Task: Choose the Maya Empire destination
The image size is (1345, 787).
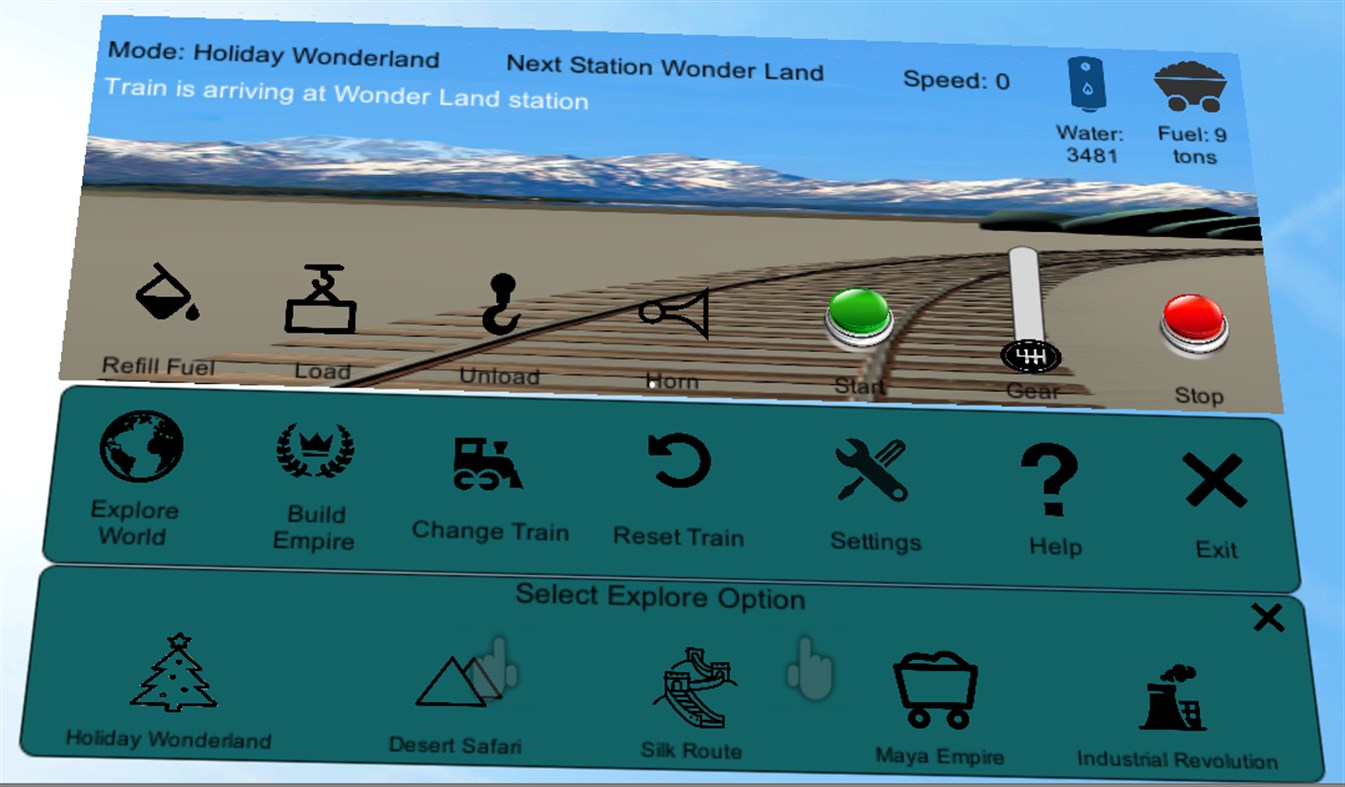Action: [x=936, y=690]
